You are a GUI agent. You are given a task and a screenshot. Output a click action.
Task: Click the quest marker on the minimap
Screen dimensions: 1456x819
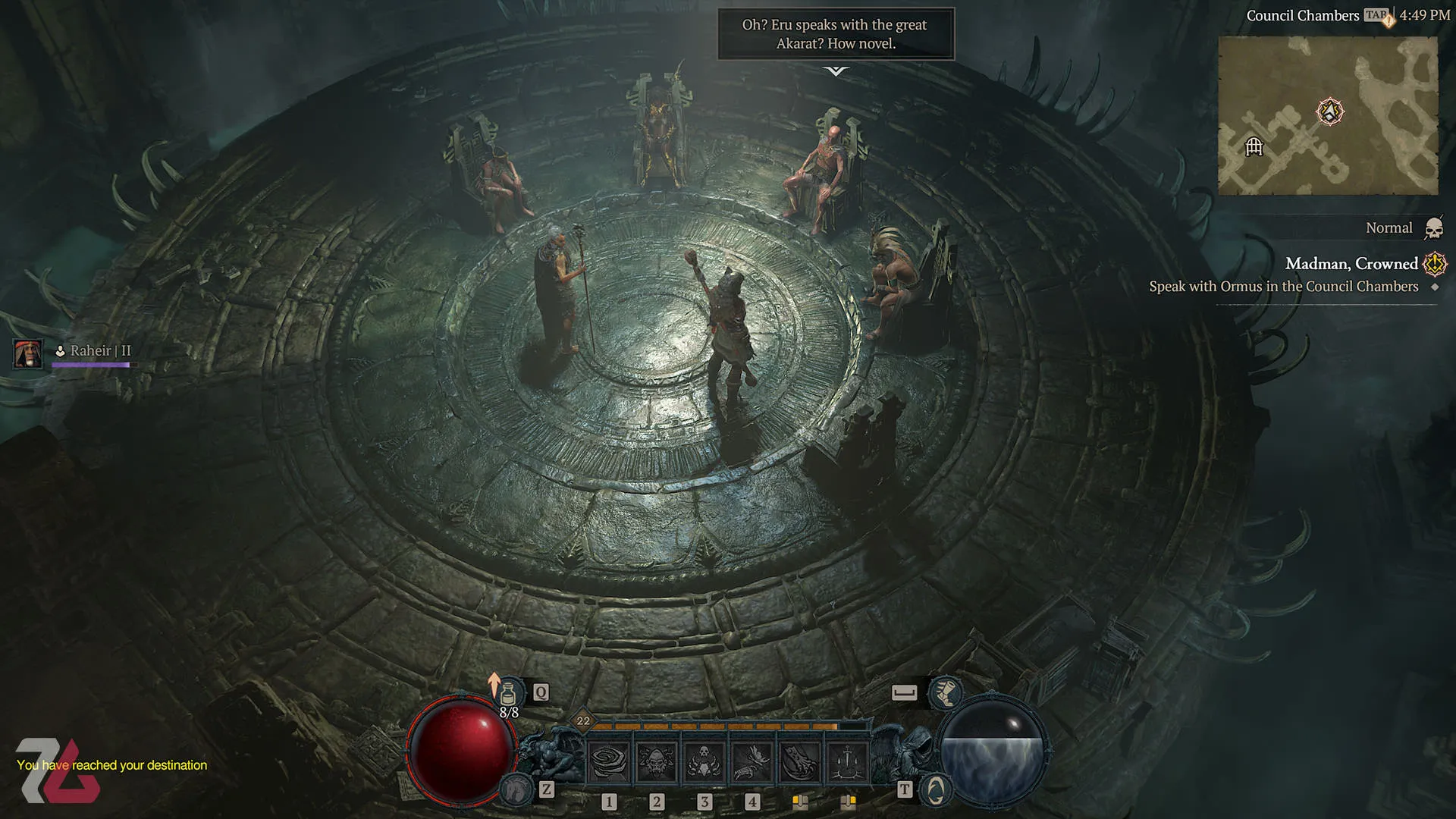[1329, 111]
